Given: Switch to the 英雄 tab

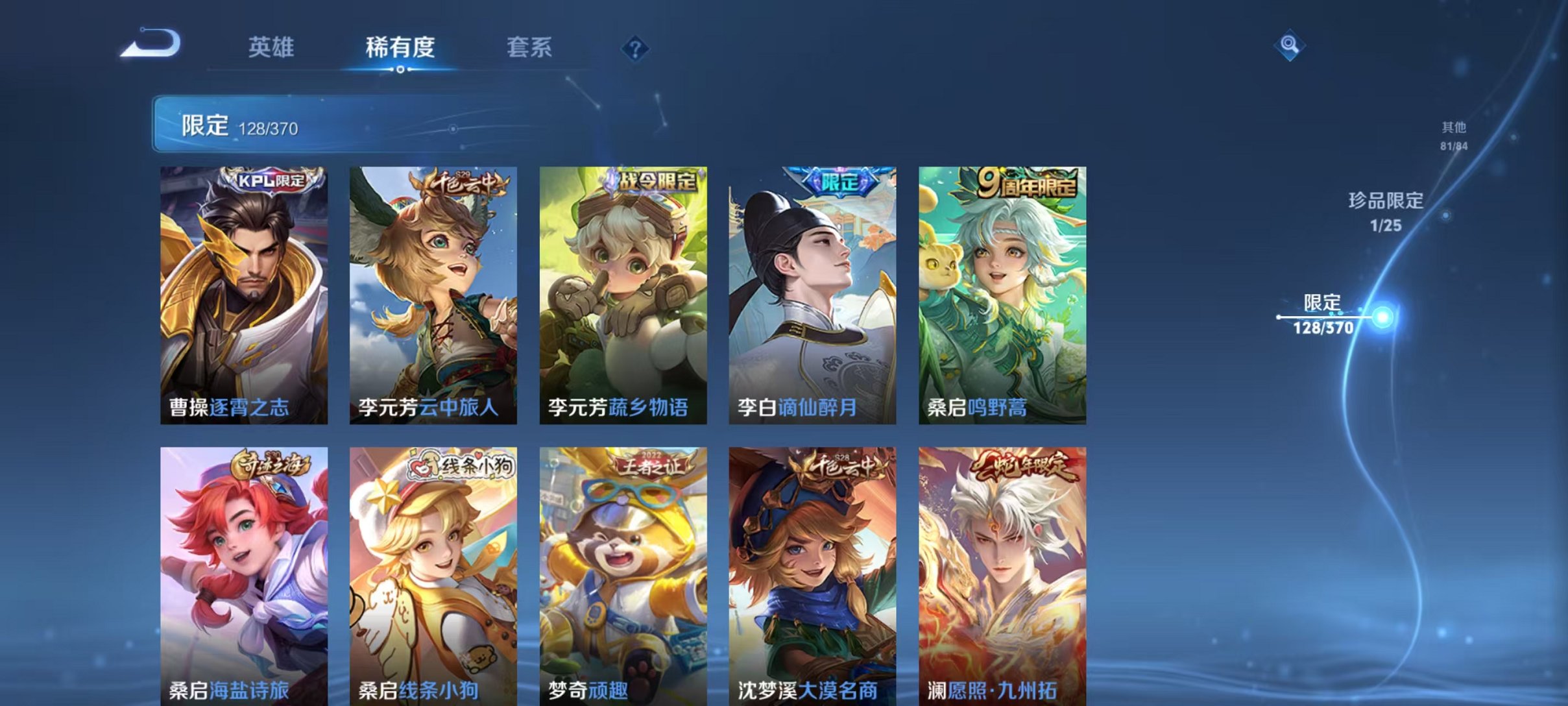Looking at the screenshot, I should click(x=272, y=49).
